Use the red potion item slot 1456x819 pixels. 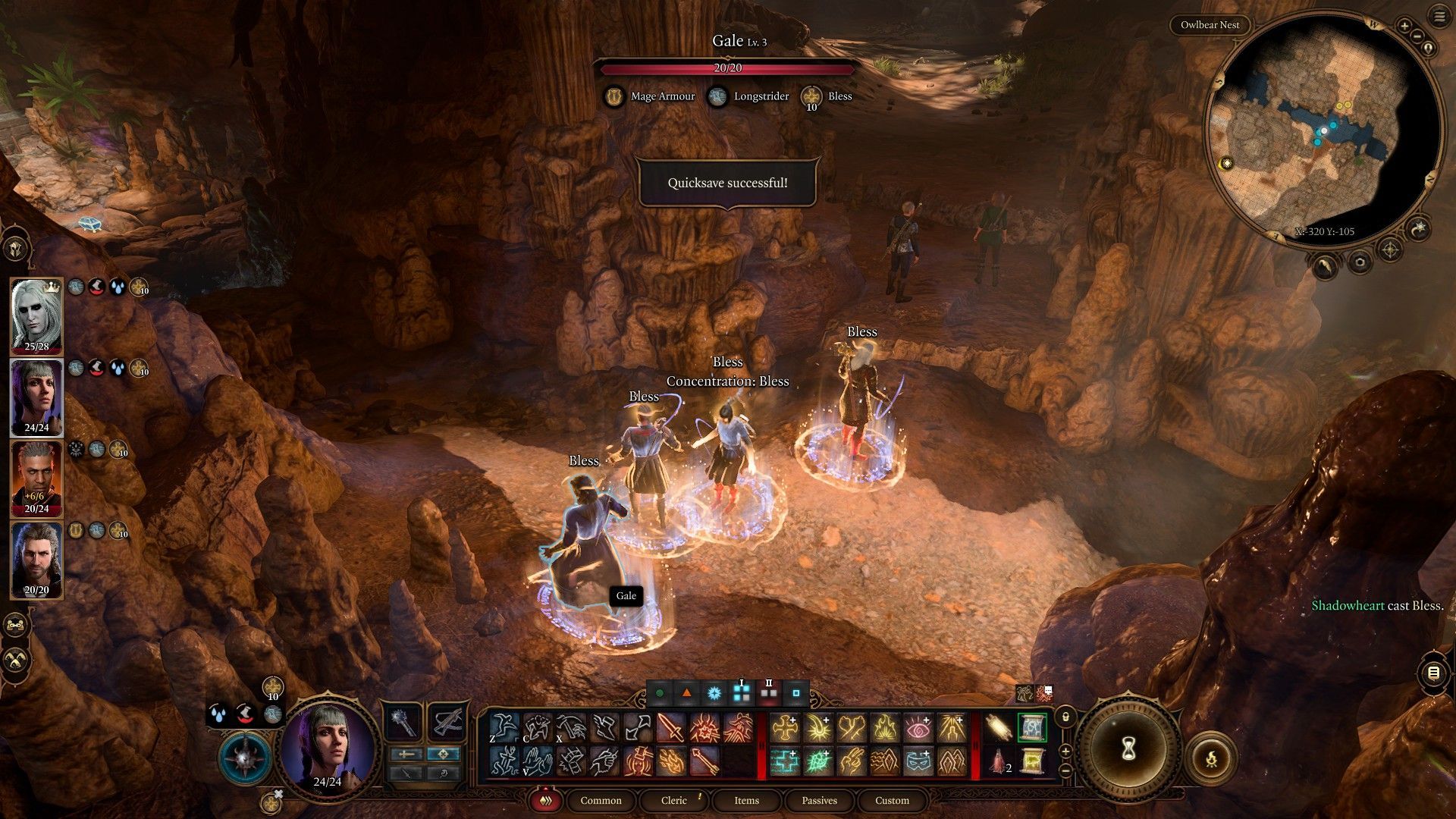click(x=997, y=761)
